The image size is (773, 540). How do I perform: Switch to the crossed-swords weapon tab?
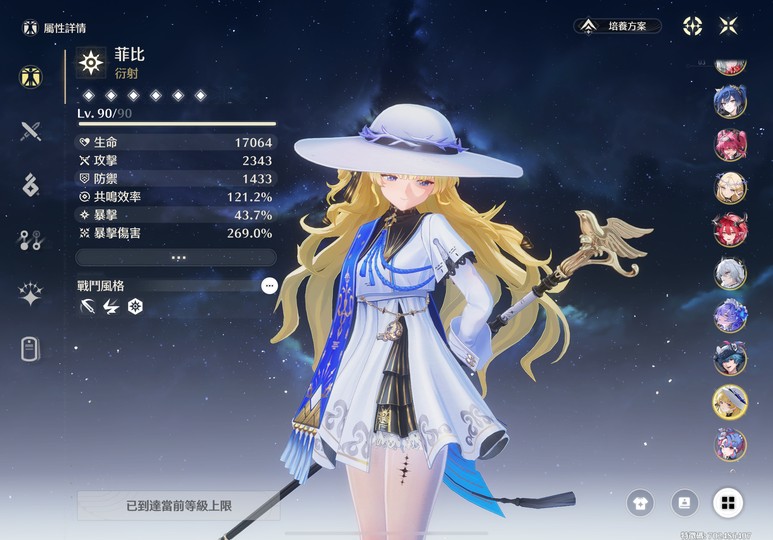coord(31,130)
